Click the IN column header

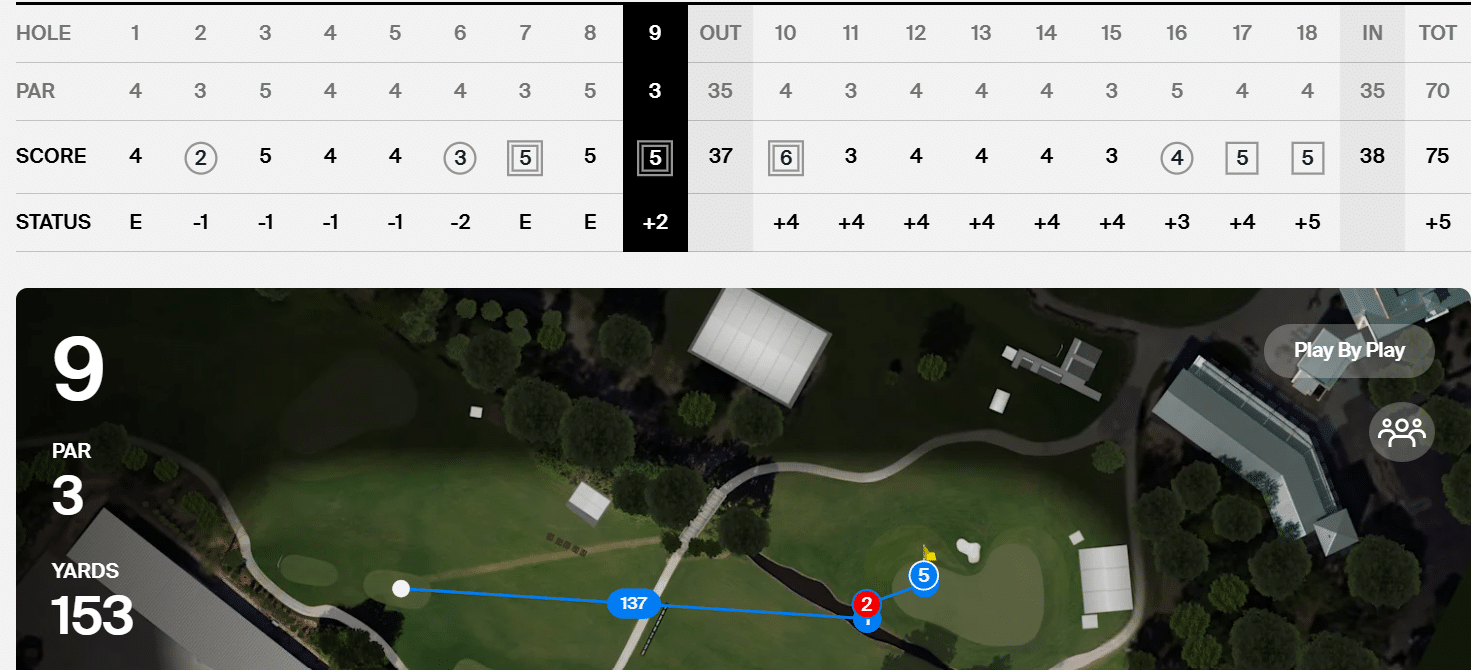click(x=1372, y=33)
